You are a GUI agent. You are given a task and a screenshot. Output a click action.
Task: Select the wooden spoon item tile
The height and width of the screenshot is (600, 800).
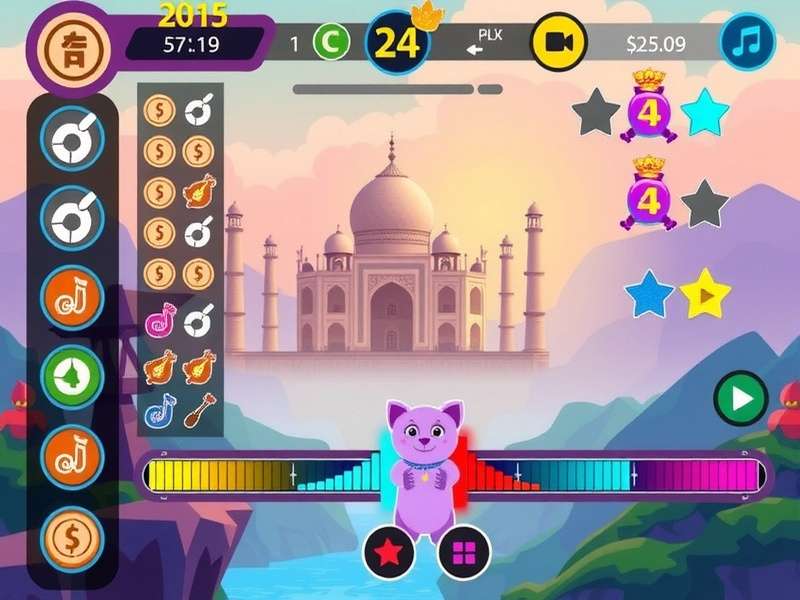(x=198, y=408)
